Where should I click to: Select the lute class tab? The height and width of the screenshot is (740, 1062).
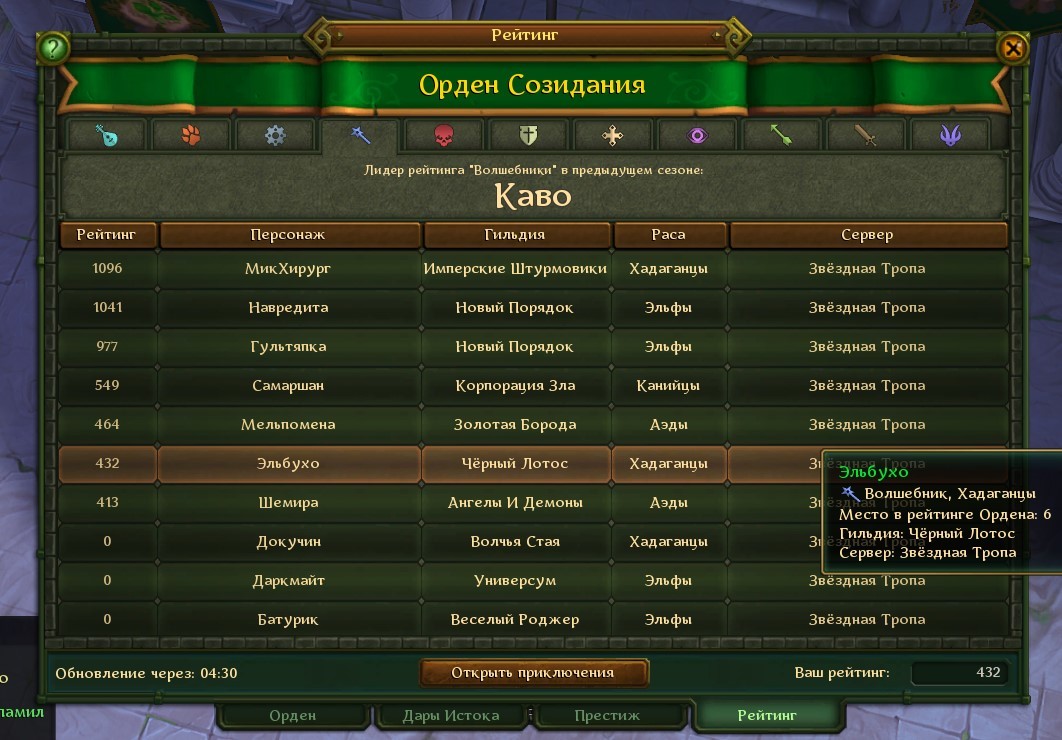(x=107, y=135)
